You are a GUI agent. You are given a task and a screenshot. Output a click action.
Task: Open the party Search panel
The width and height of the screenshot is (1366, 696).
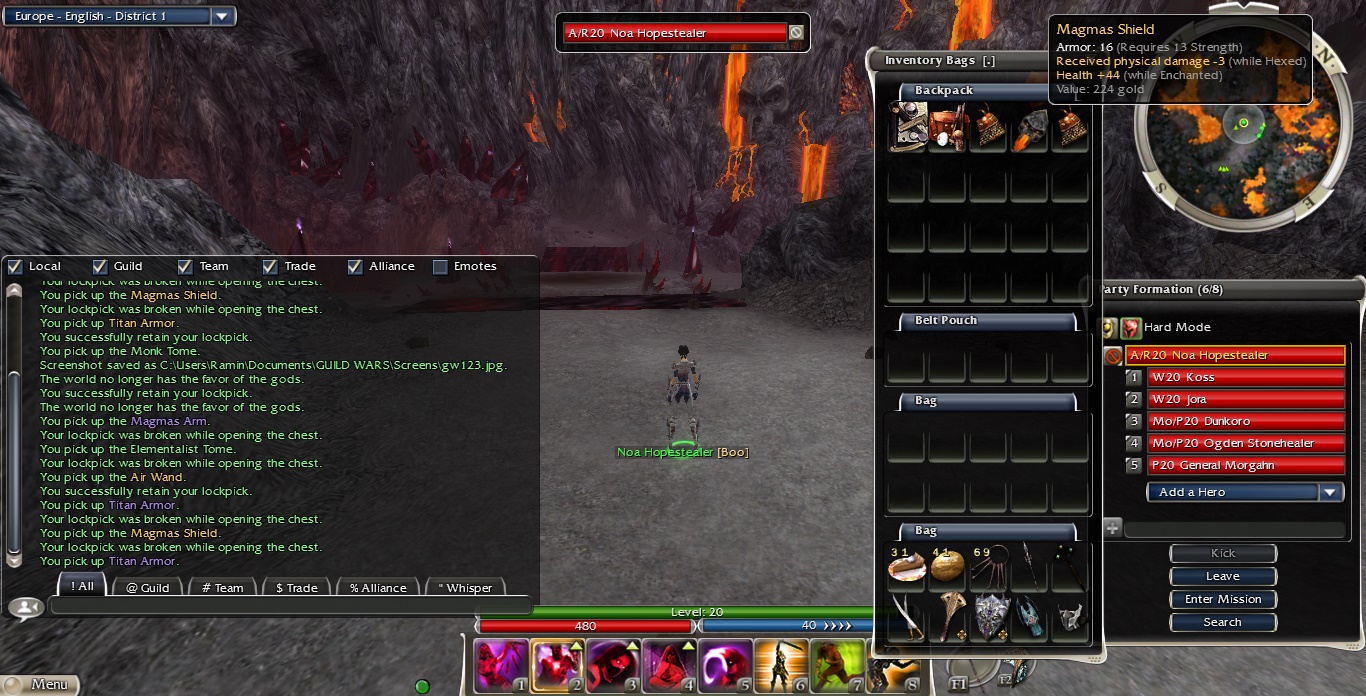pos(1222,622)
